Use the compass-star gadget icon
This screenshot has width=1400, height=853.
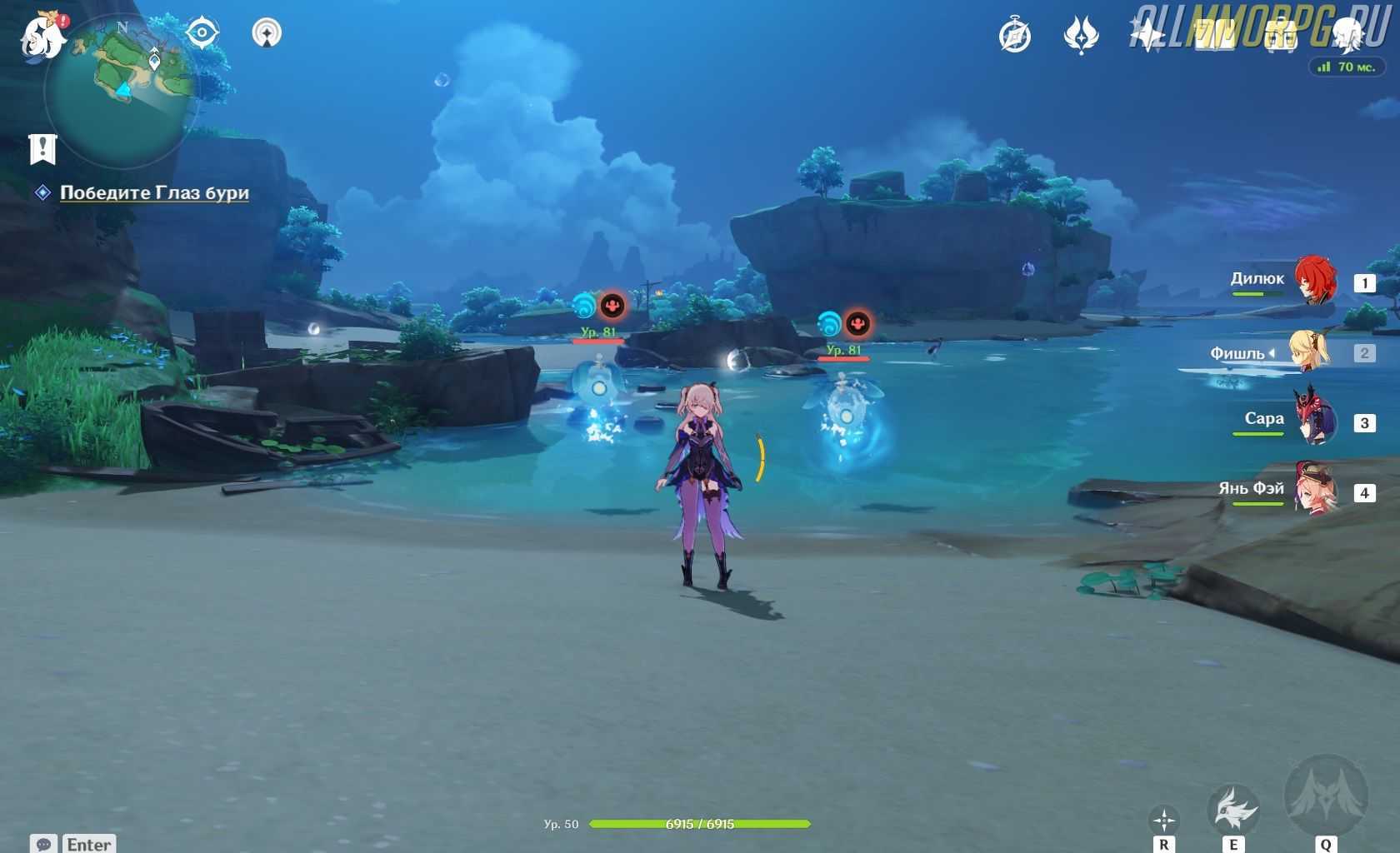point(1163,819)
